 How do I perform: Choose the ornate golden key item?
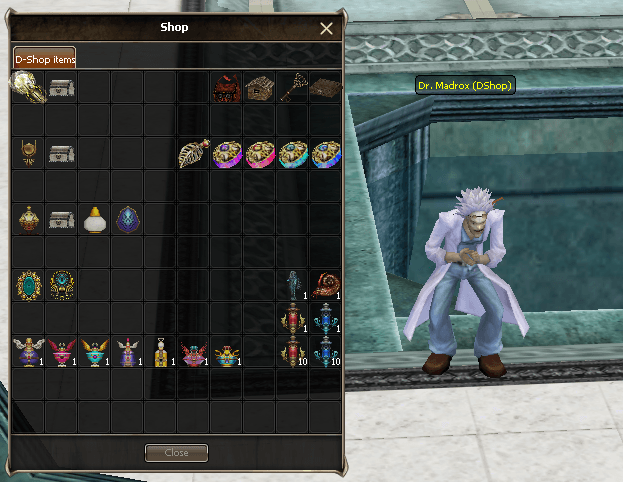[x=293, y=88]
